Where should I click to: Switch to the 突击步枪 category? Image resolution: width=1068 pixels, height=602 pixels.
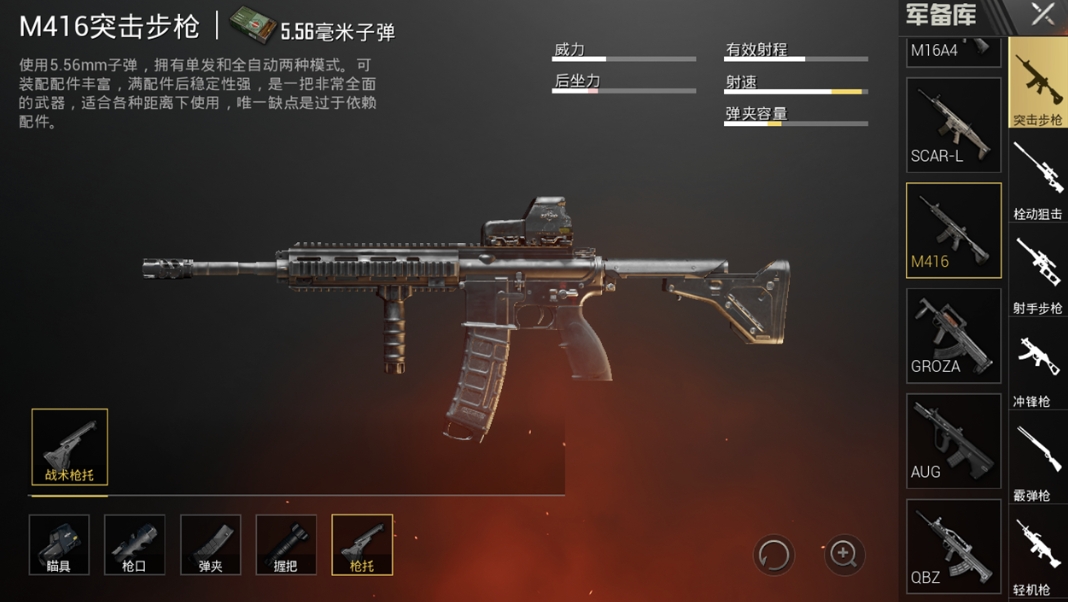[x=1038, y=85]
